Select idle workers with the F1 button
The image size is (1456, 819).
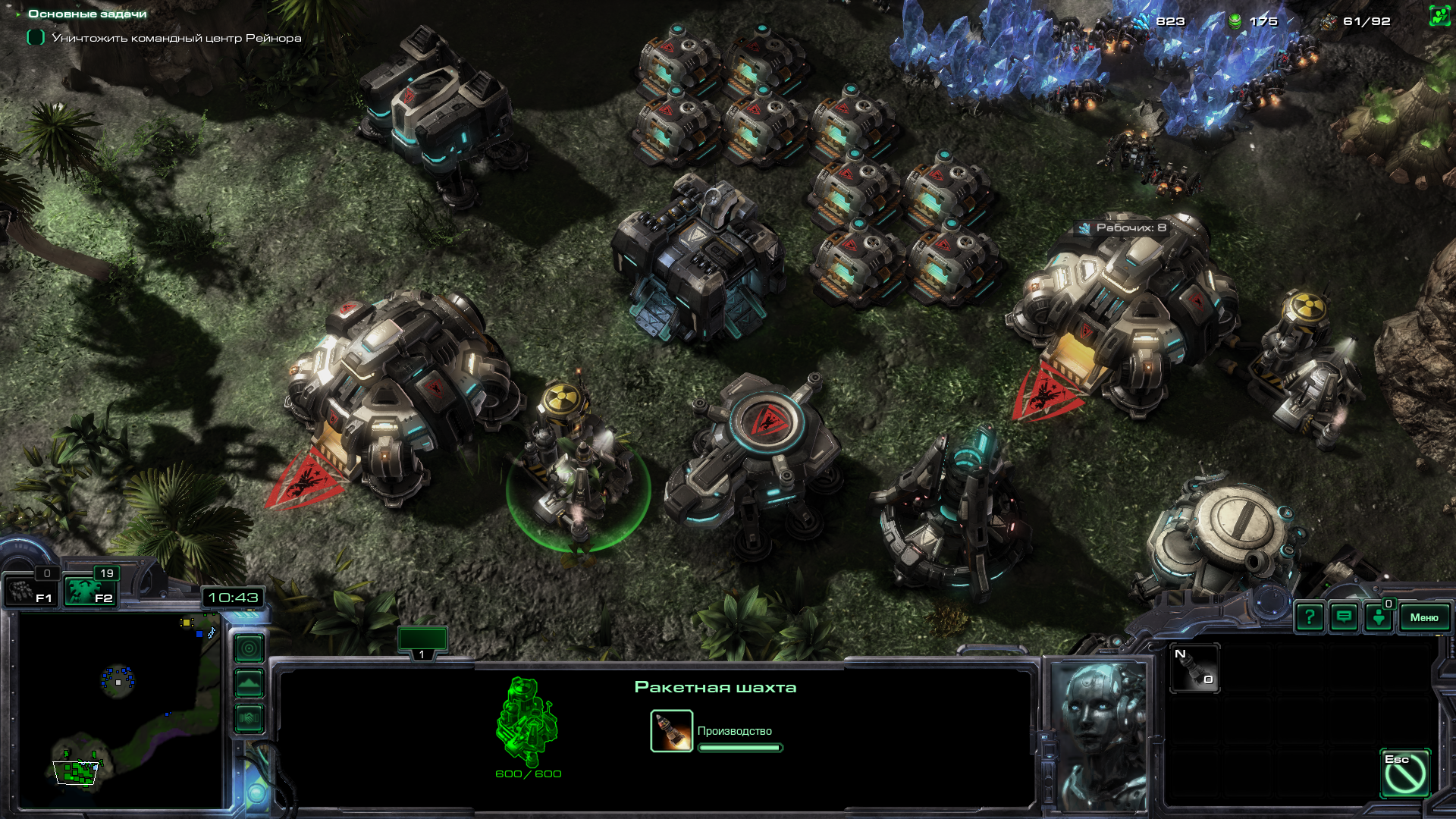(x=31, y=591)
